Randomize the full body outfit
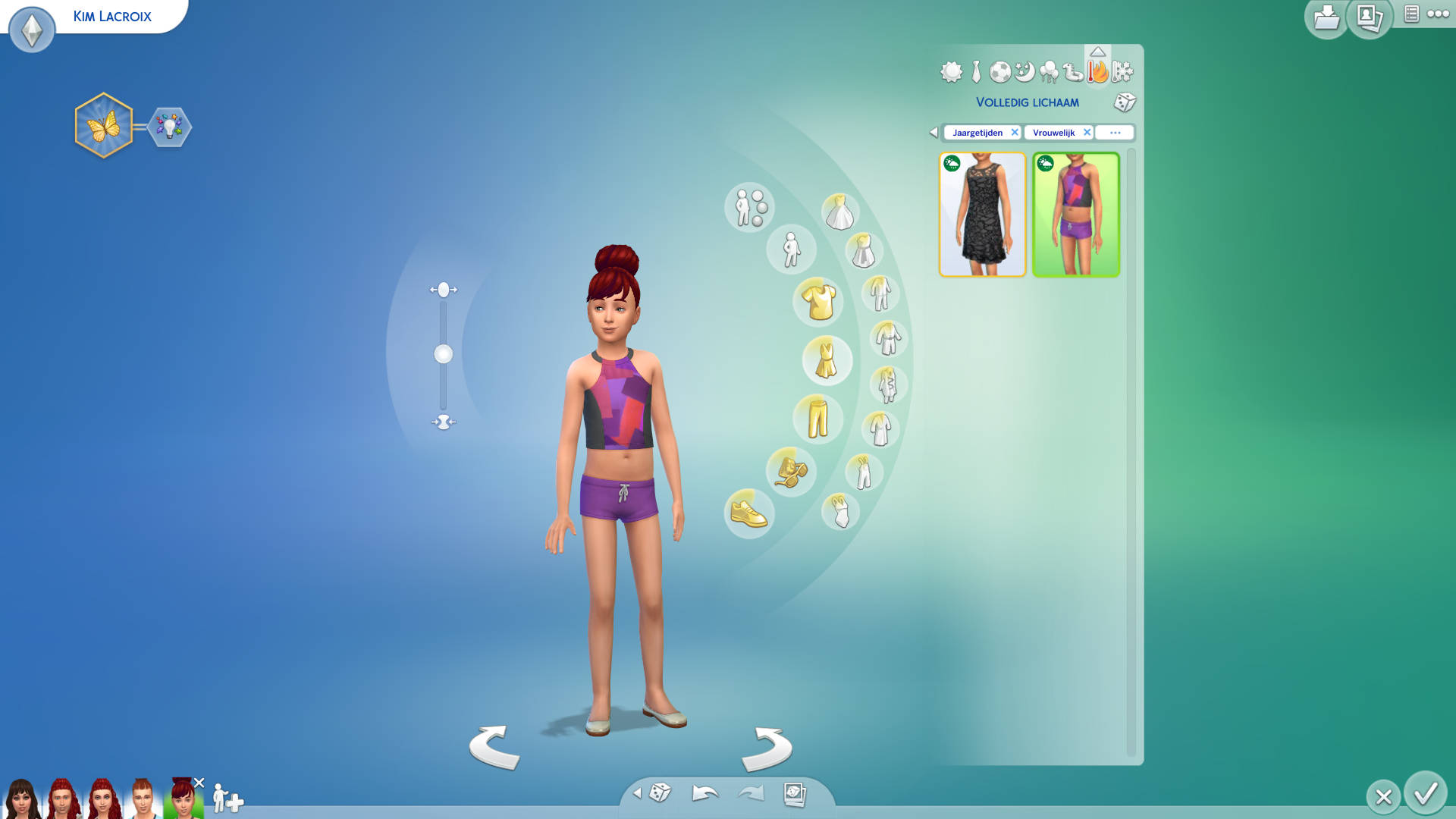 pyautogui.click(x=1125, y=102)
